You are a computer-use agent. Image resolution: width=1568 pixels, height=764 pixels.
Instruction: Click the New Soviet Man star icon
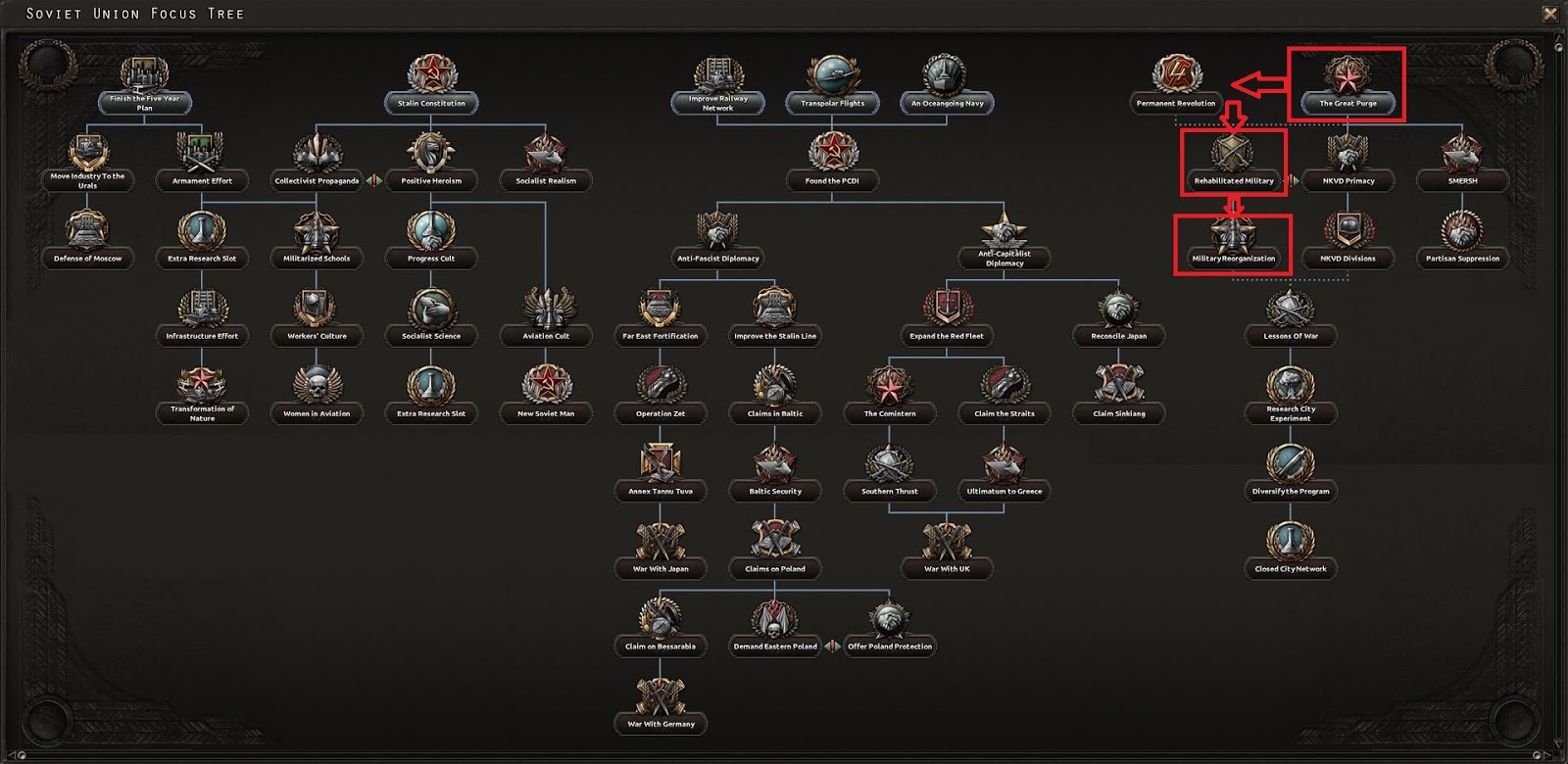click(548, 385)
